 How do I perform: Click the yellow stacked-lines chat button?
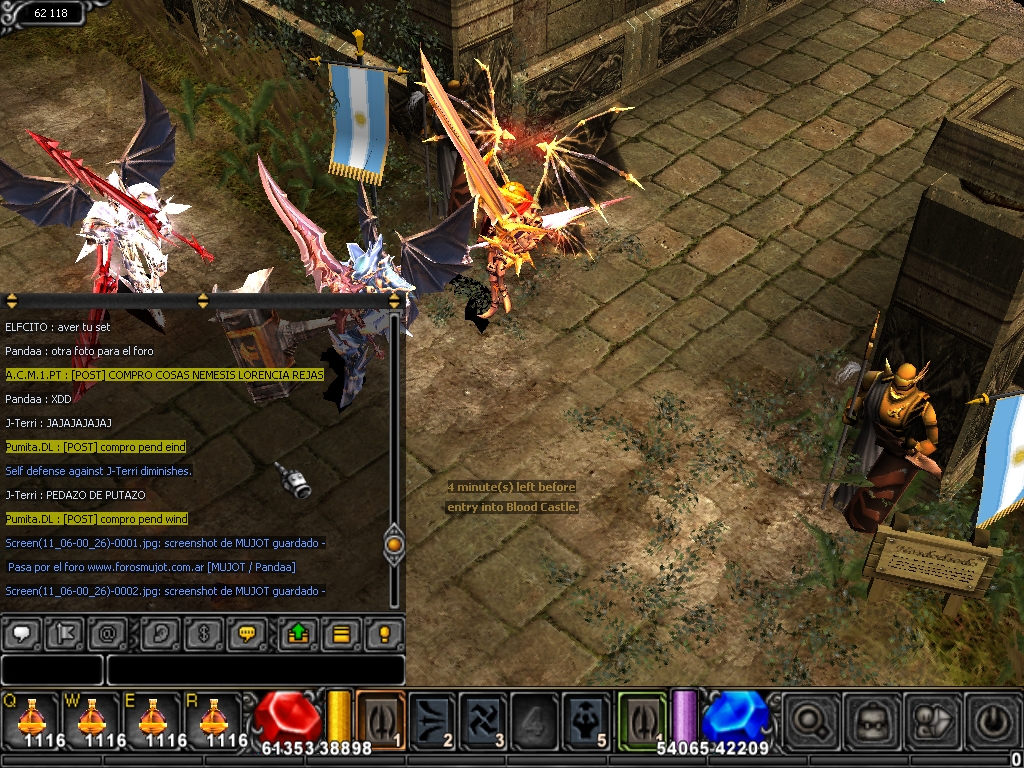coord(341,634)
